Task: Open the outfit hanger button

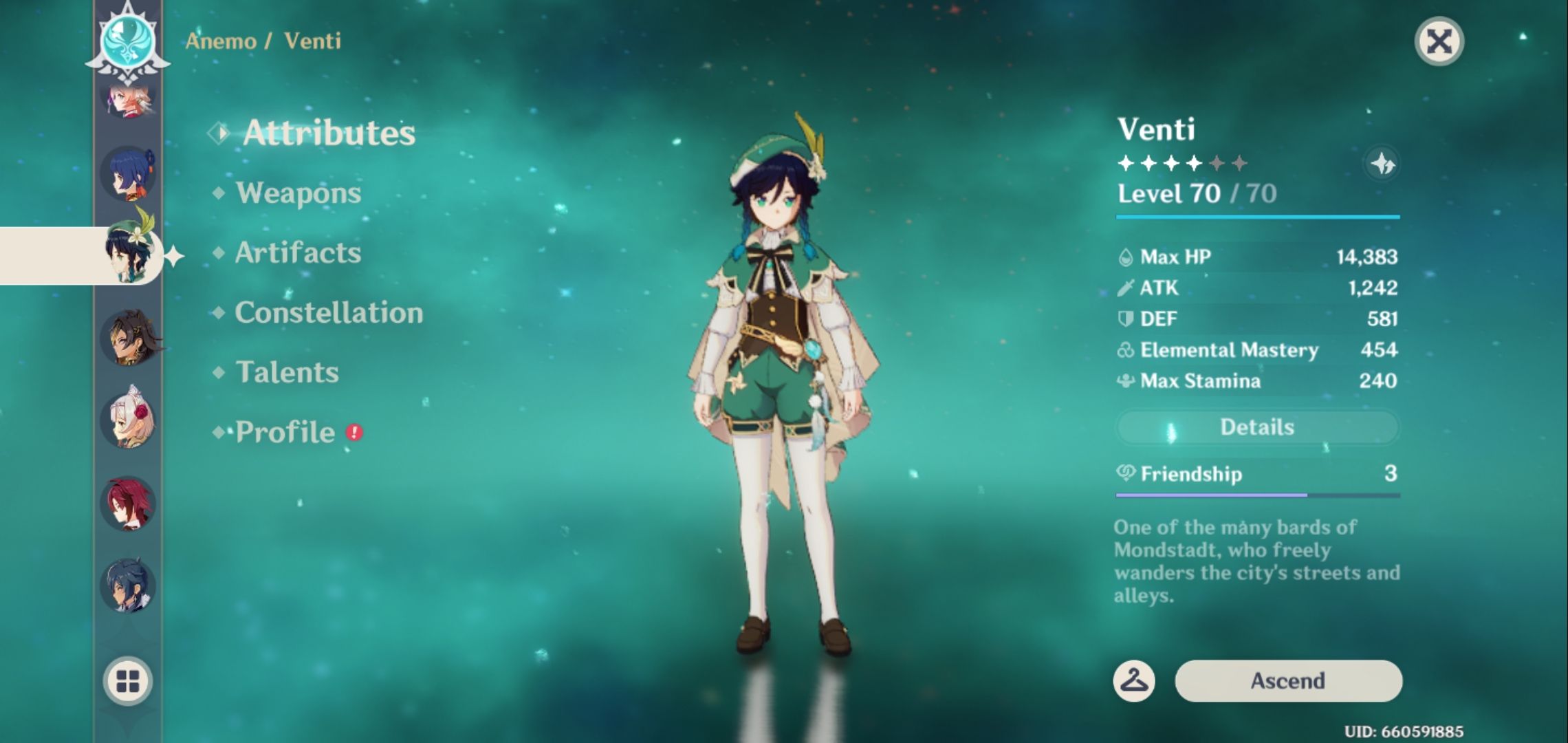Action: (x=1133, y=681)
